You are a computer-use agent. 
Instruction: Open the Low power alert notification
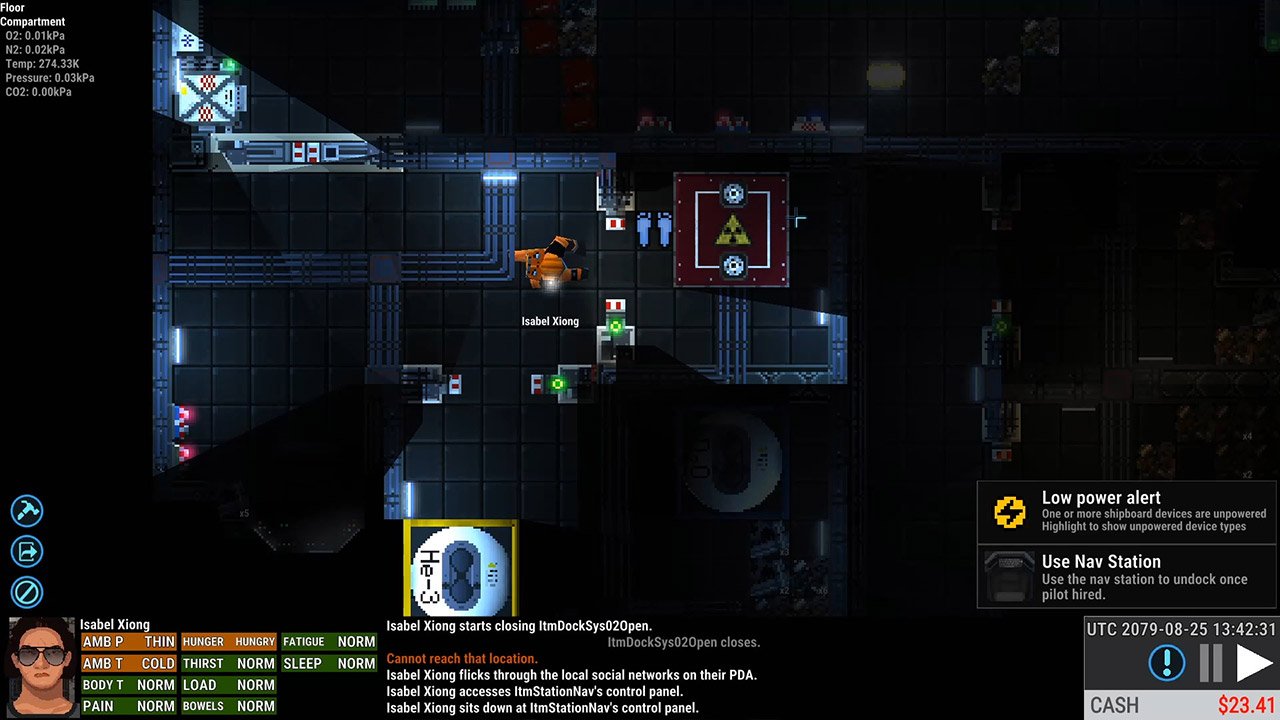pos(1127,513)
